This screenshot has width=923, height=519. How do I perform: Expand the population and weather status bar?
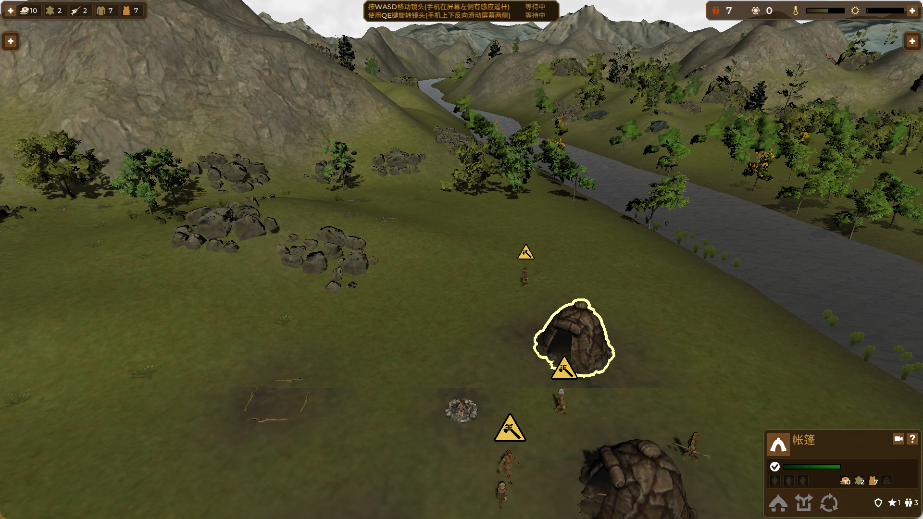coord(912,10)
